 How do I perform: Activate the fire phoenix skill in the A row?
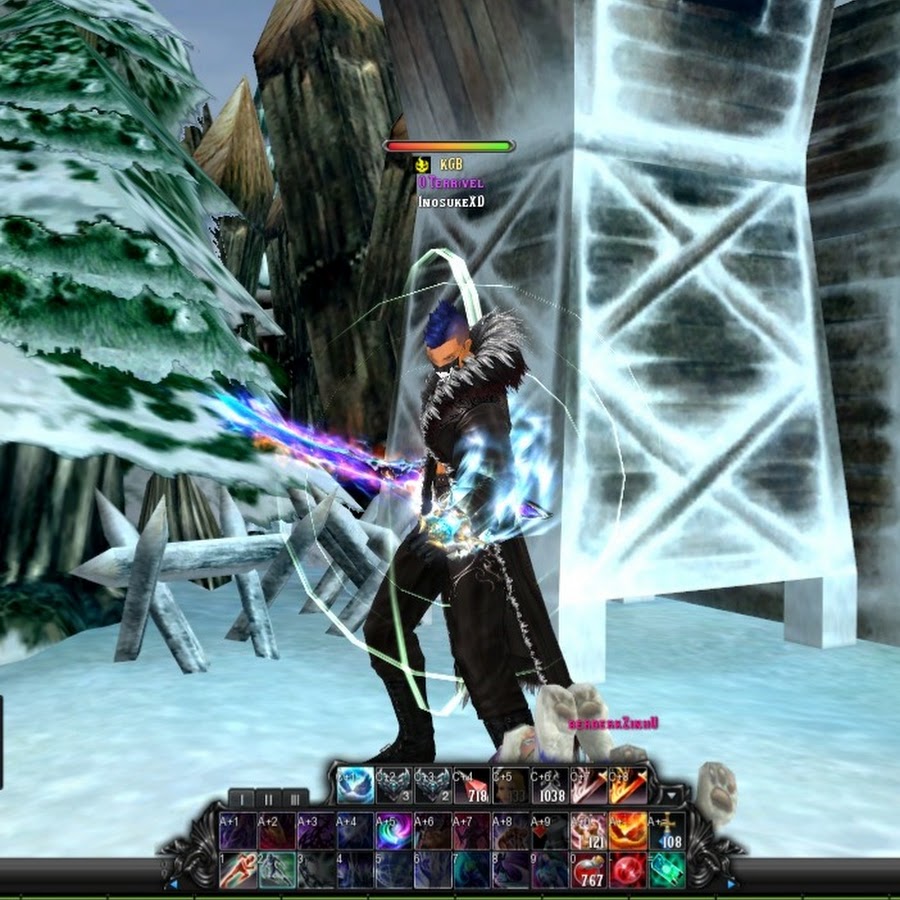(627, 831)
